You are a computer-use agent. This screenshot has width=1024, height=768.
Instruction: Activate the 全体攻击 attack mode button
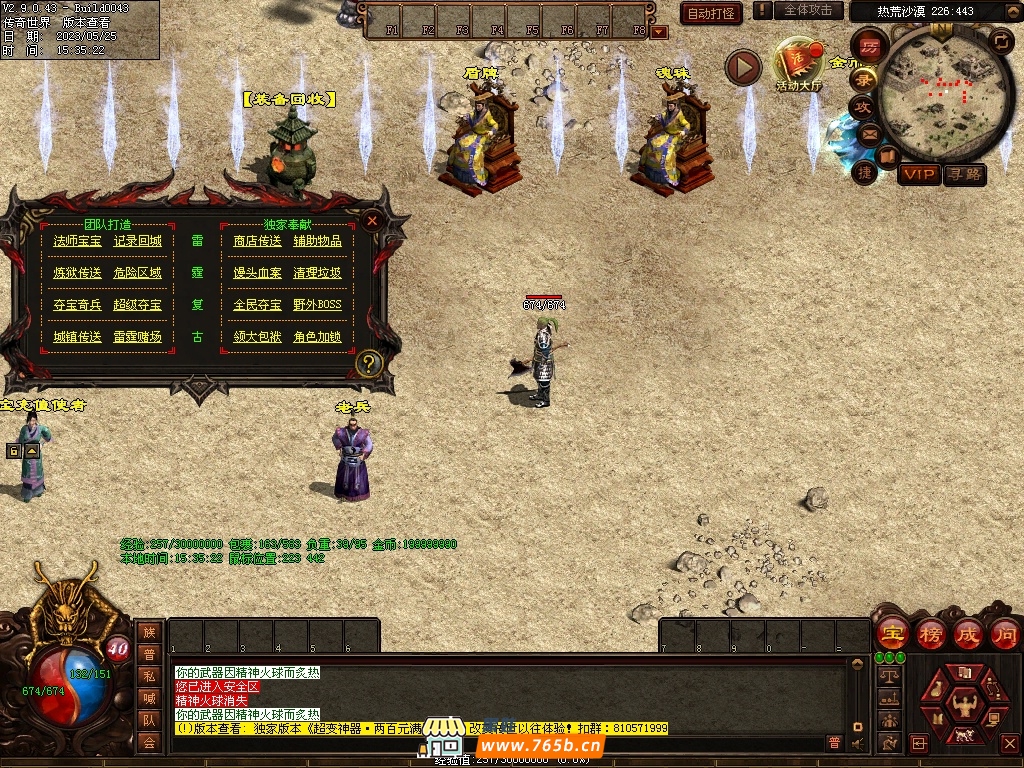tap(807, 10)
